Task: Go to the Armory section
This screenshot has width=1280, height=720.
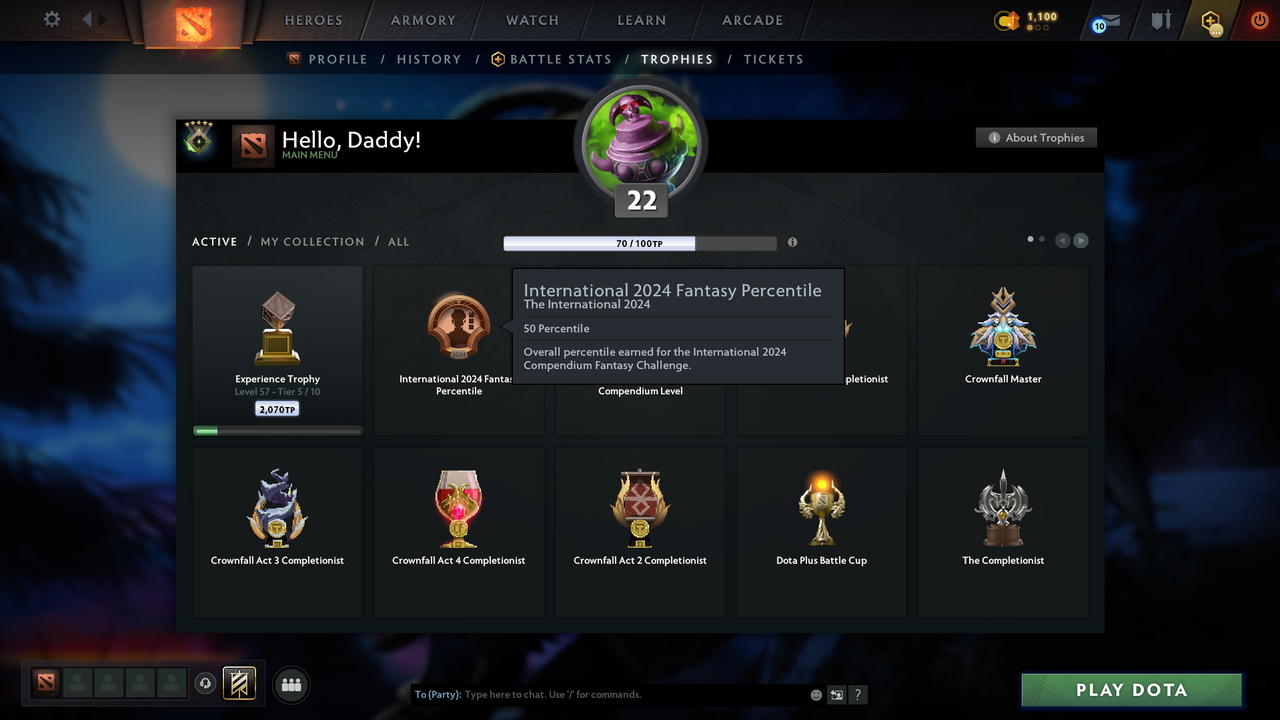Action: [423, 20]
